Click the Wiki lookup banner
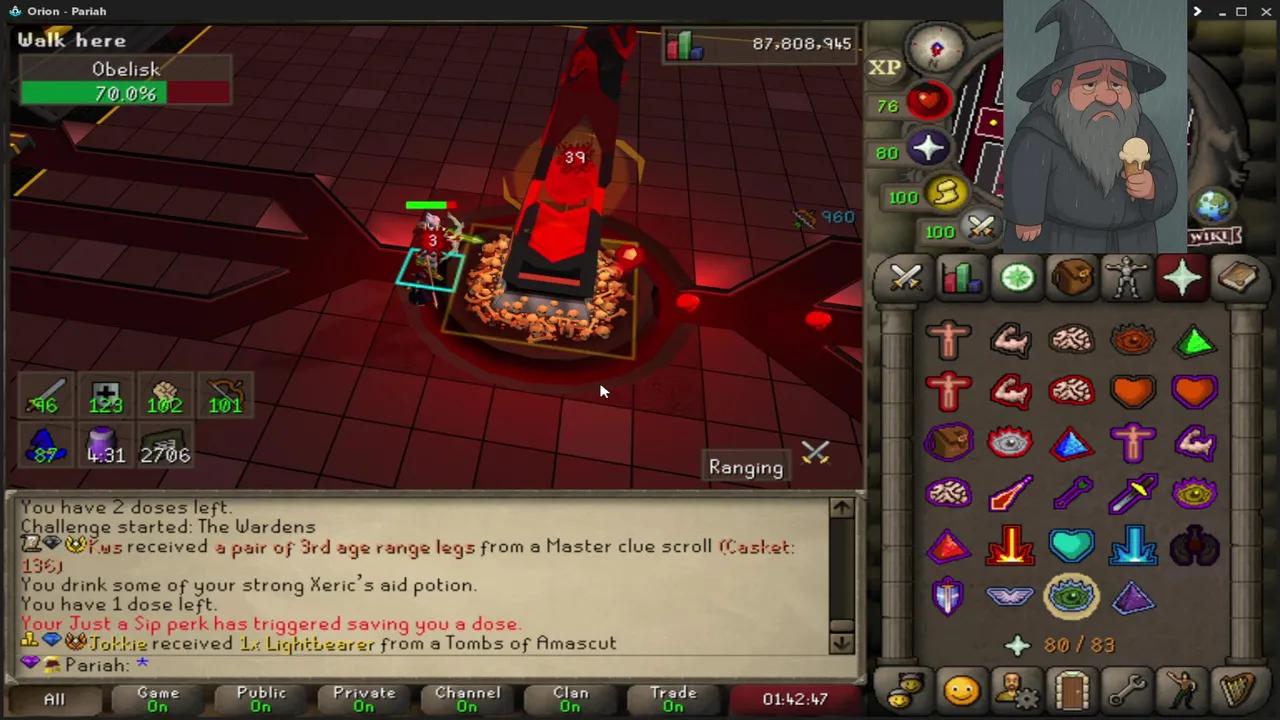Image resolution: width=1280 pixels, height=720 pixels. [1213, 235]
